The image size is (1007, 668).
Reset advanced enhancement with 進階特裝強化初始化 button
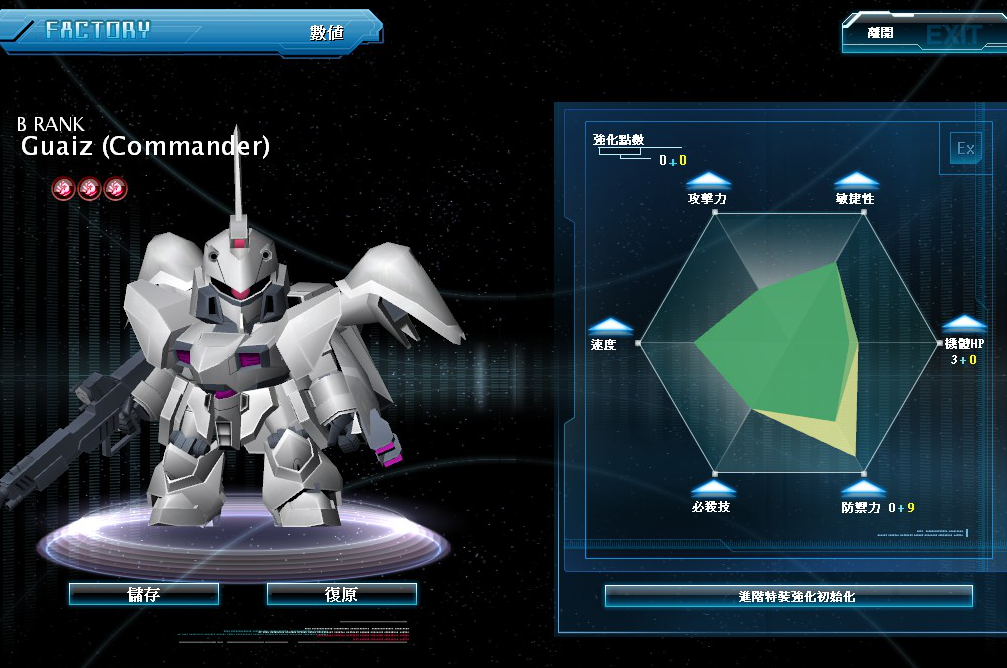coord(788,596)
